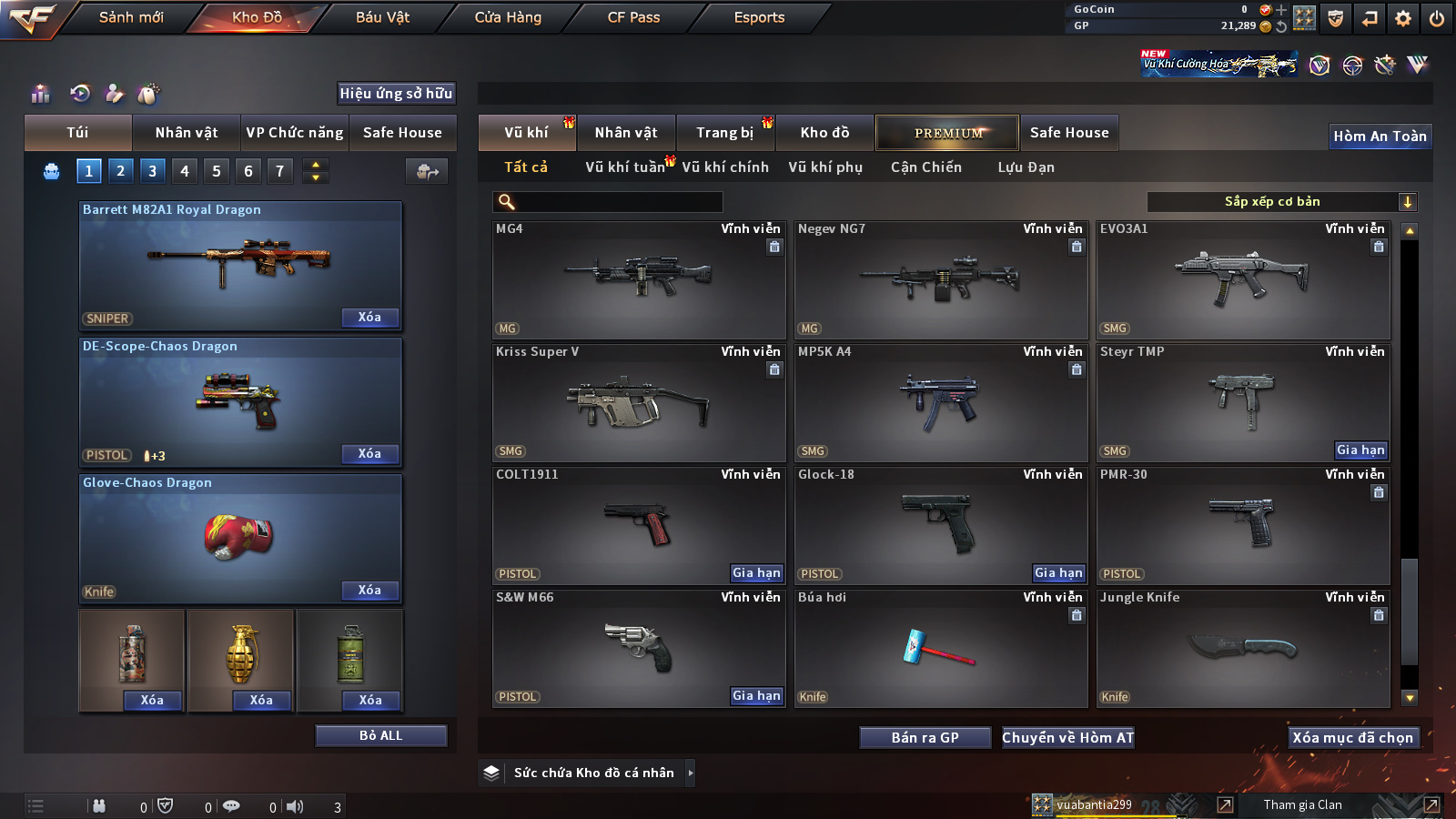The height and width of the screenshot is (819, 1456).
Task: Open the CF Pass menu
Action: pyautogui.click(x=633, y=17)
